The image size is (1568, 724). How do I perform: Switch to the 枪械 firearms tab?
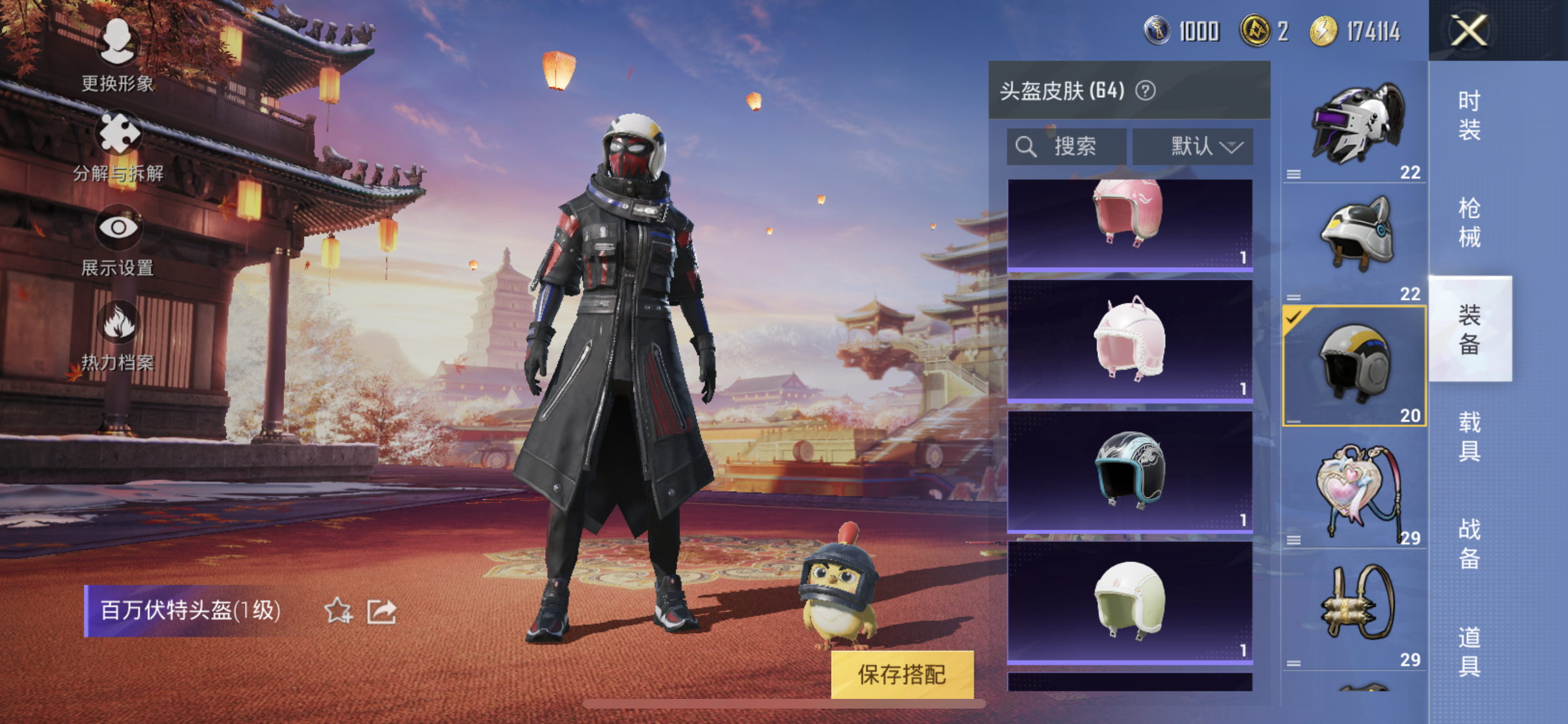1470,223
